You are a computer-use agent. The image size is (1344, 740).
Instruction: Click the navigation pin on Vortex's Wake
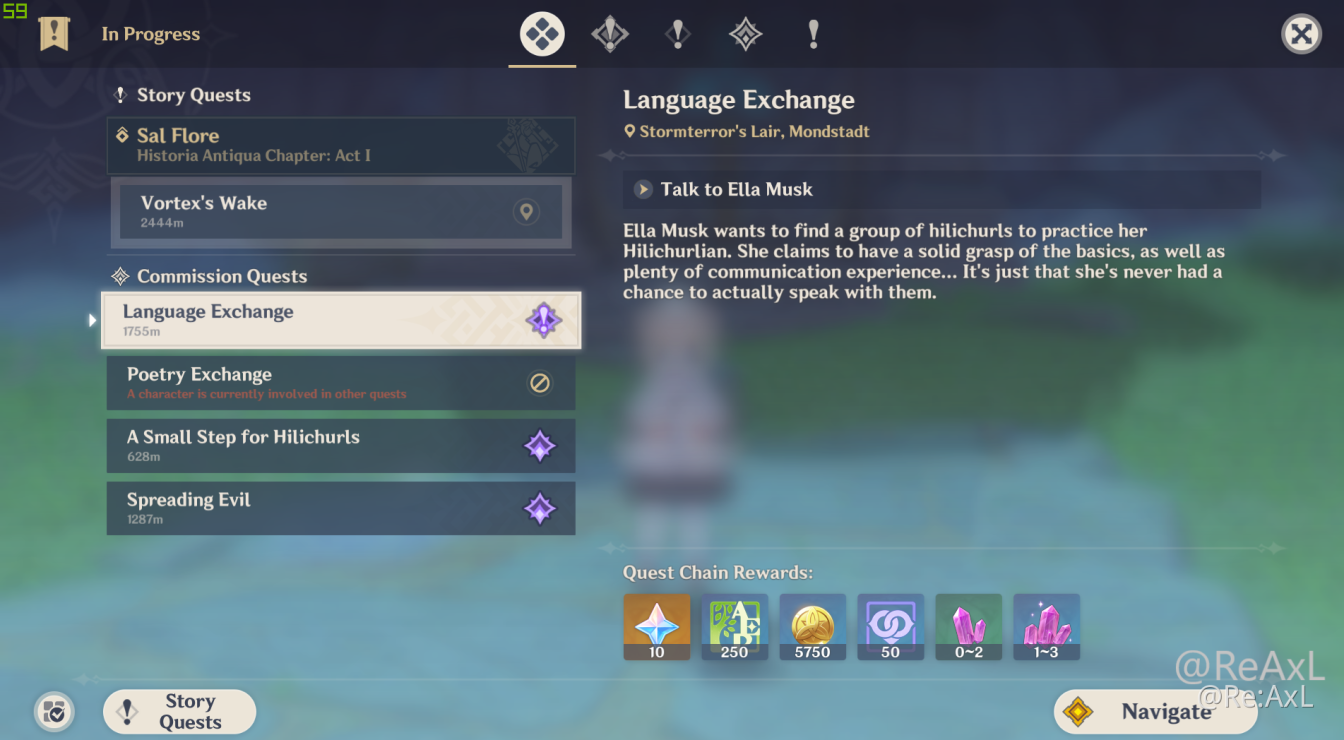tap(526, 212)
